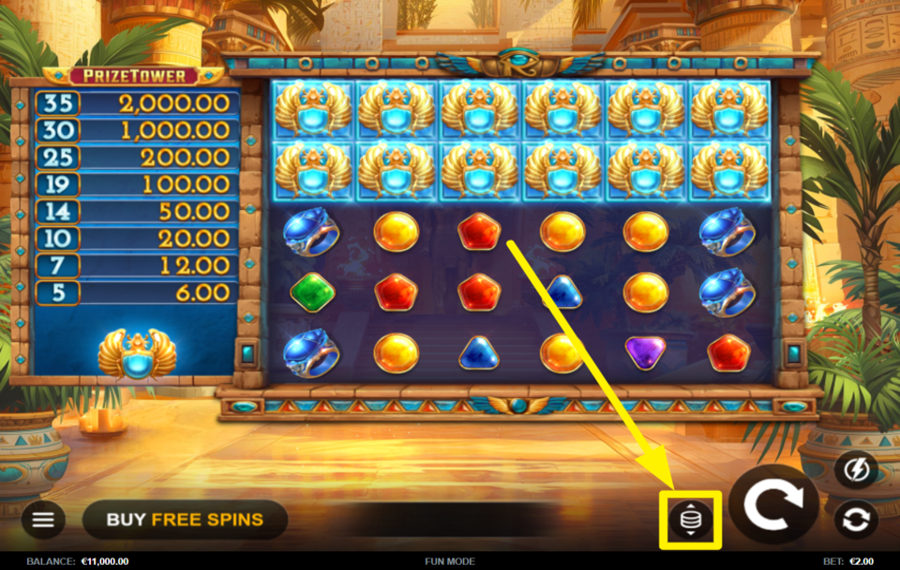The width and height of the screenshot is (900, 570).
Task: Open the hamburger menu
Action: click(43, 519)
